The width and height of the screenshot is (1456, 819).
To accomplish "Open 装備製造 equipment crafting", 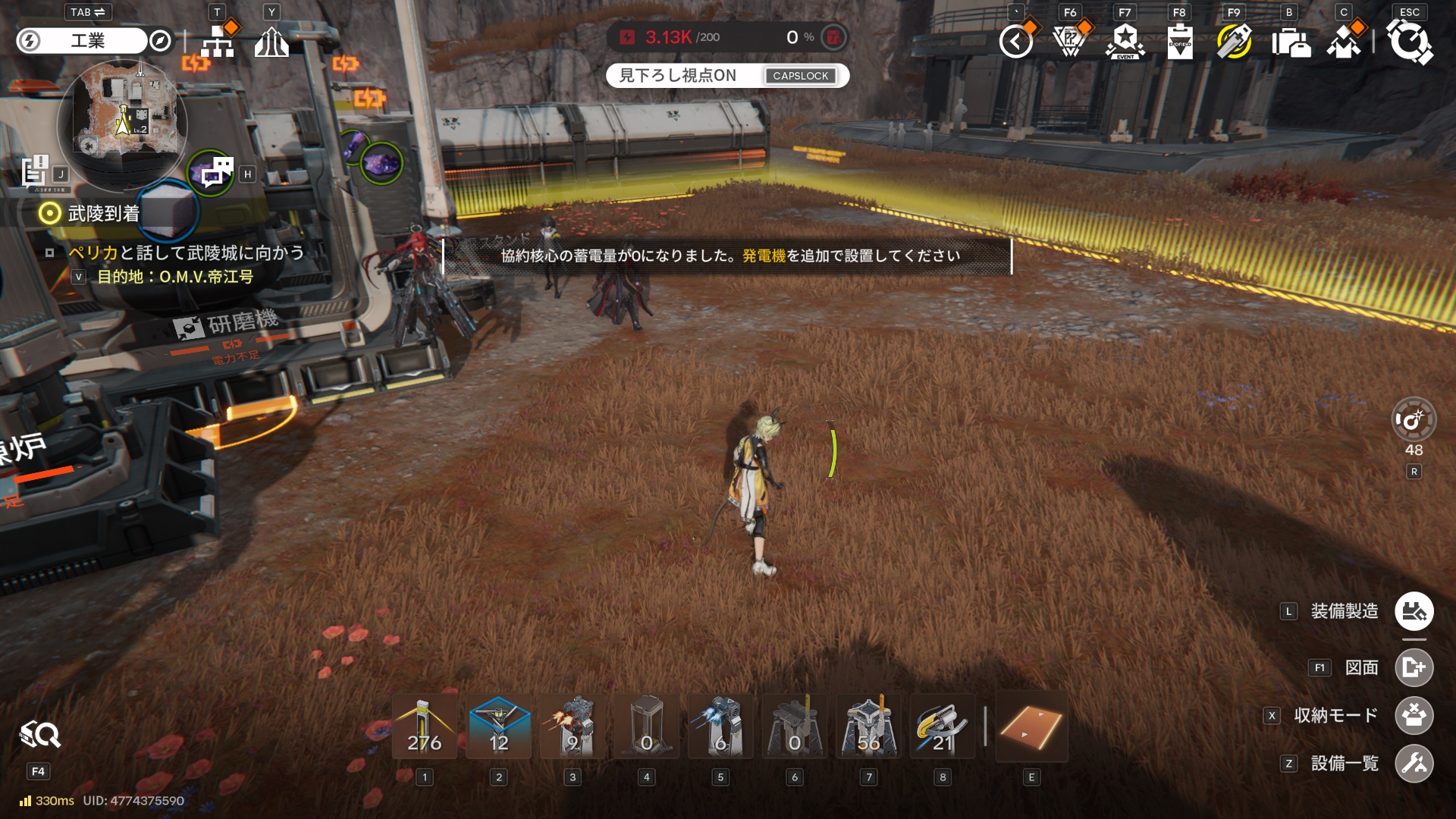I will (x=1414, y=611).
